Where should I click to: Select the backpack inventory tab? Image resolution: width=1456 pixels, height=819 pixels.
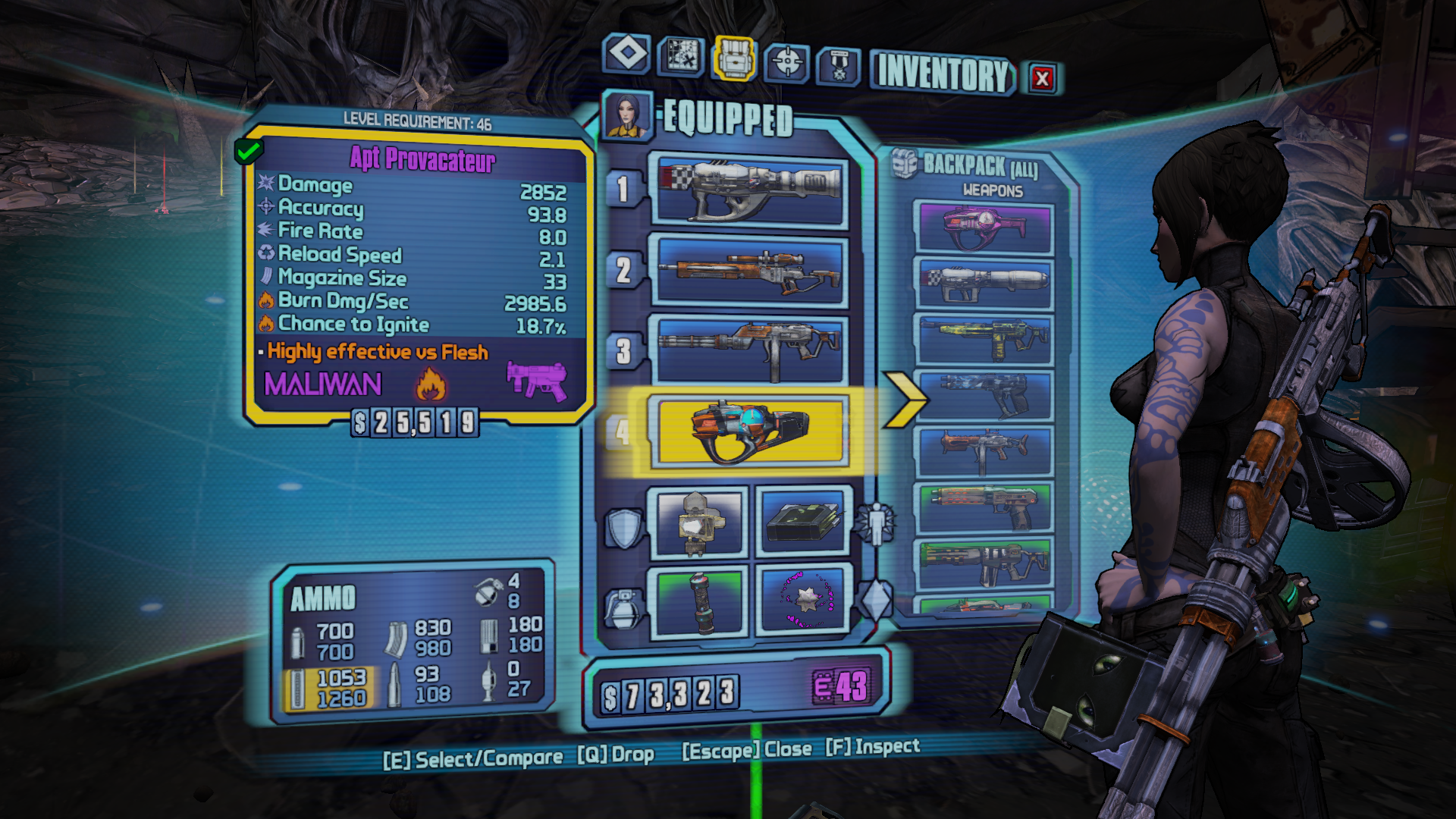tap(733, 58)
